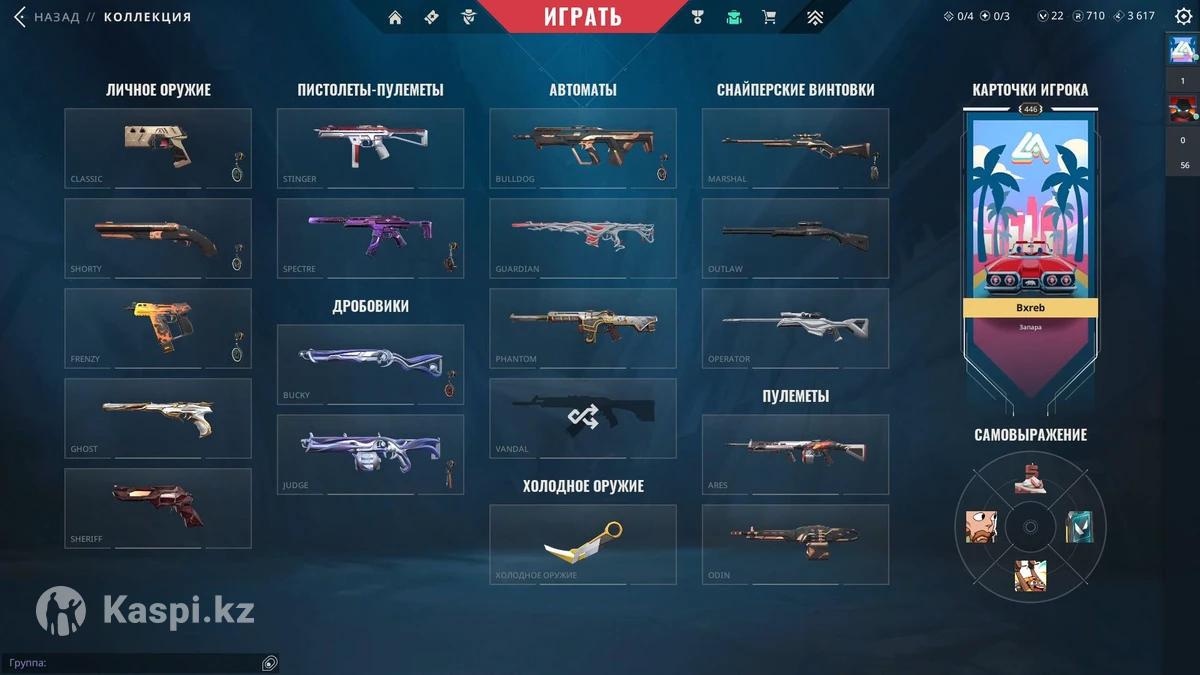Start a match with the Играть button
Viewport: 1200px width, 675px height.
[582, 17]
